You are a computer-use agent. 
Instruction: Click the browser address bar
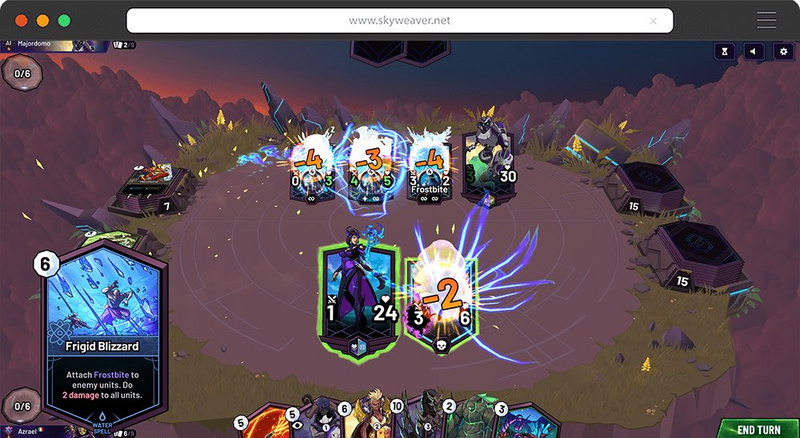coord(399,20)
